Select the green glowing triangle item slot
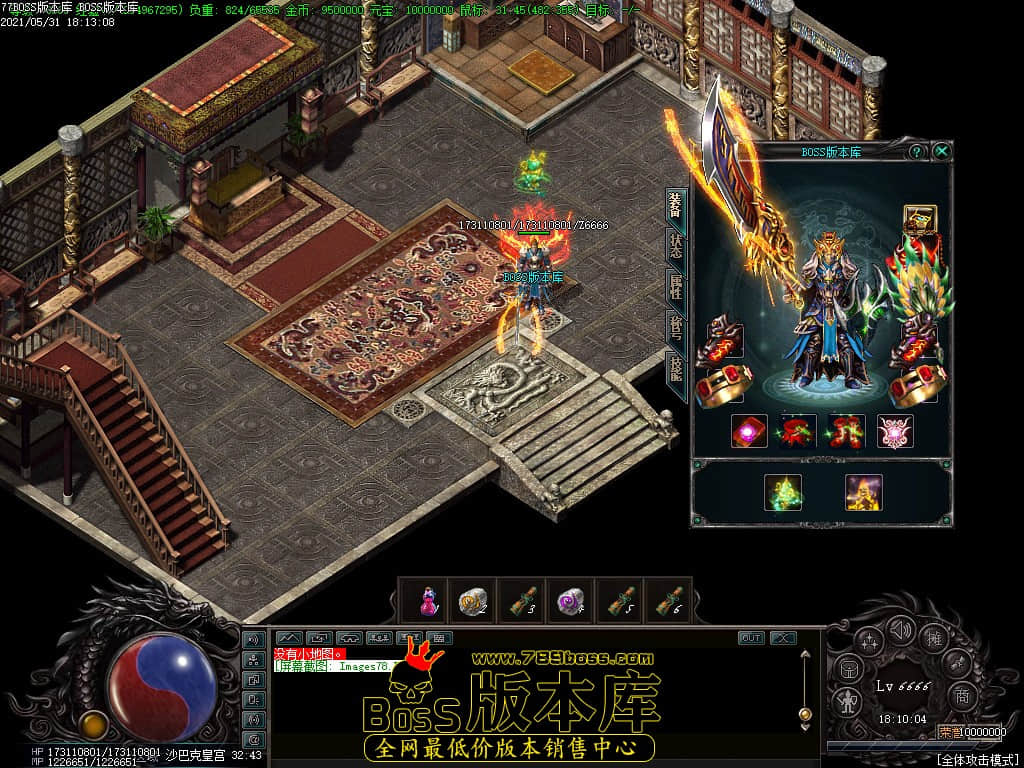Viewport: 1024px width, 768px height. [783, 492]
